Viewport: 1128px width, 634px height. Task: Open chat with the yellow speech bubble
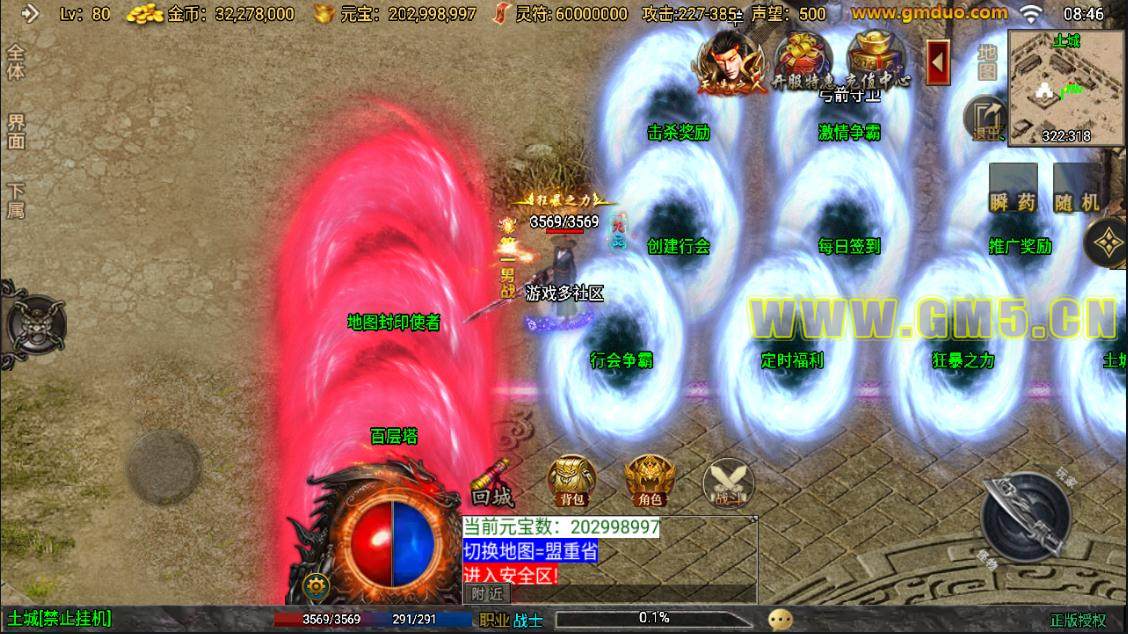pos(781,619)
